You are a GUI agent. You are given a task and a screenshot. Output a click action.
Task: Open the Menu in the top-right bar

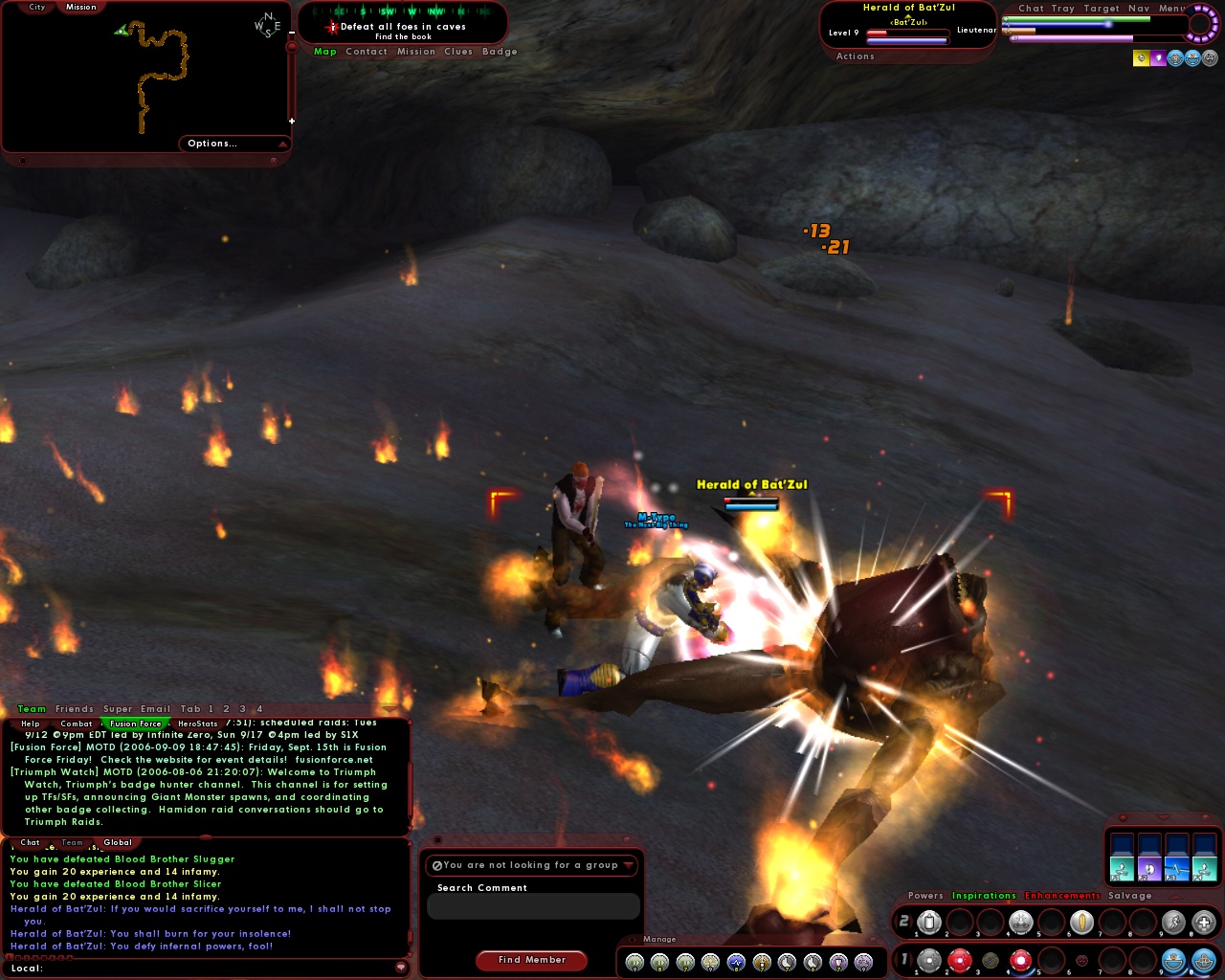click(x=1169, y=8)
